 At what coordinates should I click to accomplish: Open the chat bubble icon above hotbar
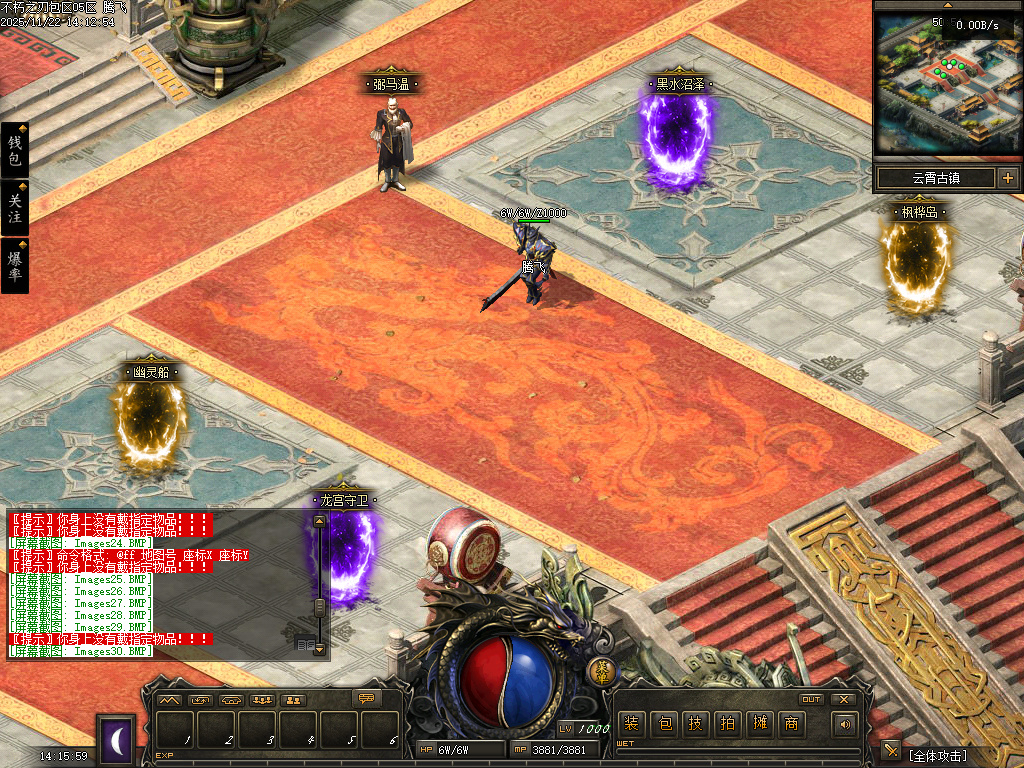pos(366,699)
